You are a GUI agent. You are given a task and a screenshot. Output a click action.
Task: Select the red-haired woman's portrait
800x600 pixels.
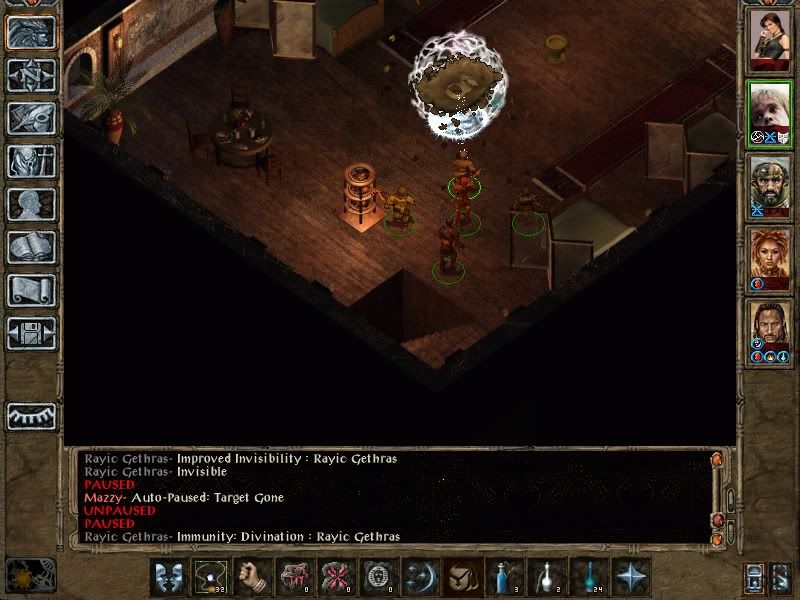pos(770,260)
